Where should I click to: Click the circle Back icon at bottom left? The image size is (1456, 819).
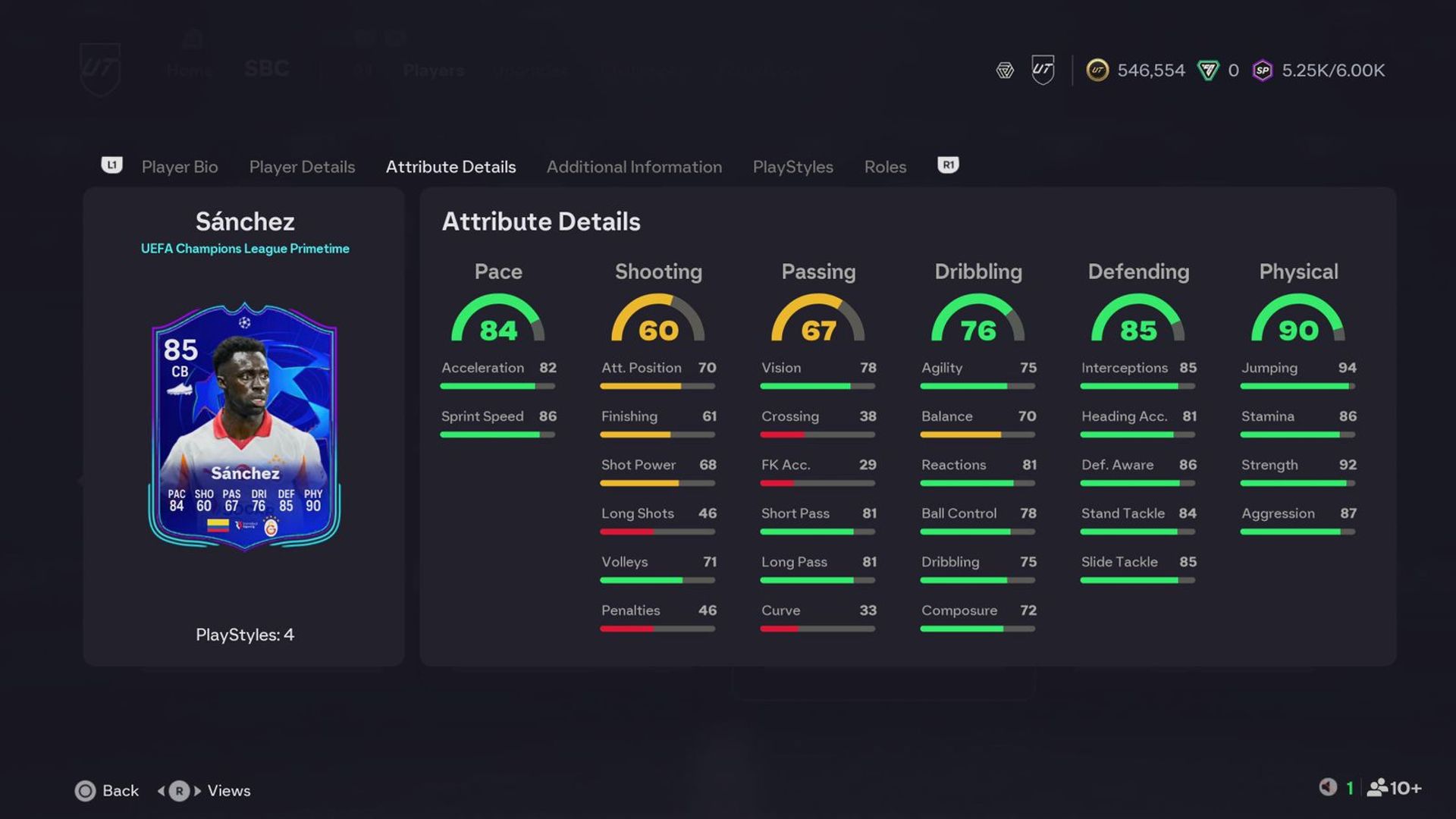86,790
